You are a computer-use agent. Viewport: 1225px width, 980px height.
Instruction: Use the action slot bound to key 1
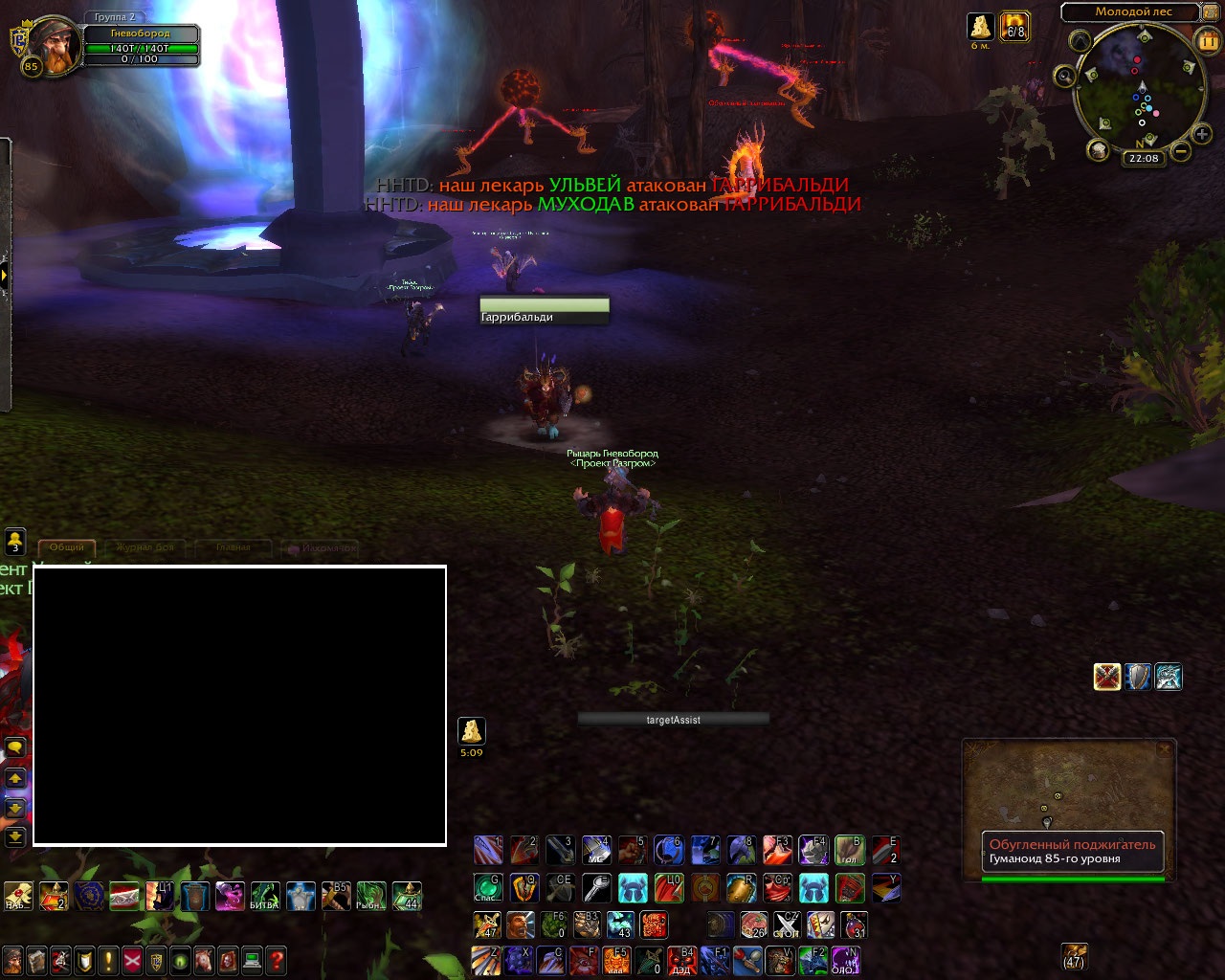point(488,850)
